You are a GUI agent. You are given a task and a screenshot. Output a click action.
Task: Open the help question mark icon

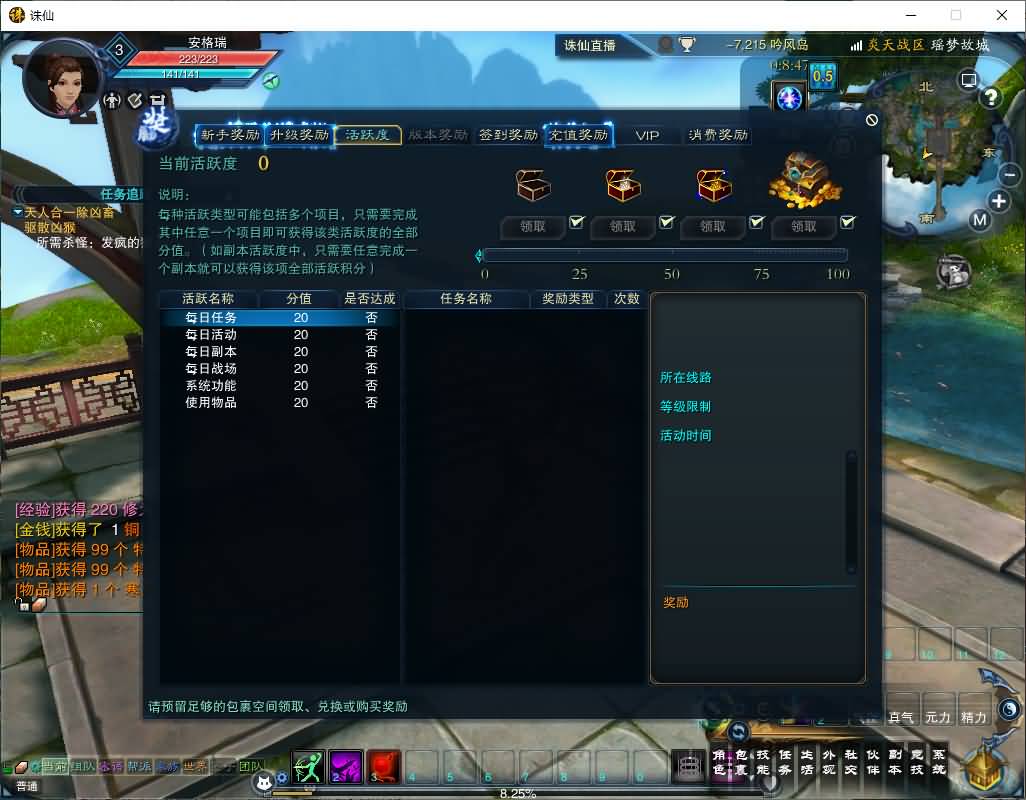991,97
